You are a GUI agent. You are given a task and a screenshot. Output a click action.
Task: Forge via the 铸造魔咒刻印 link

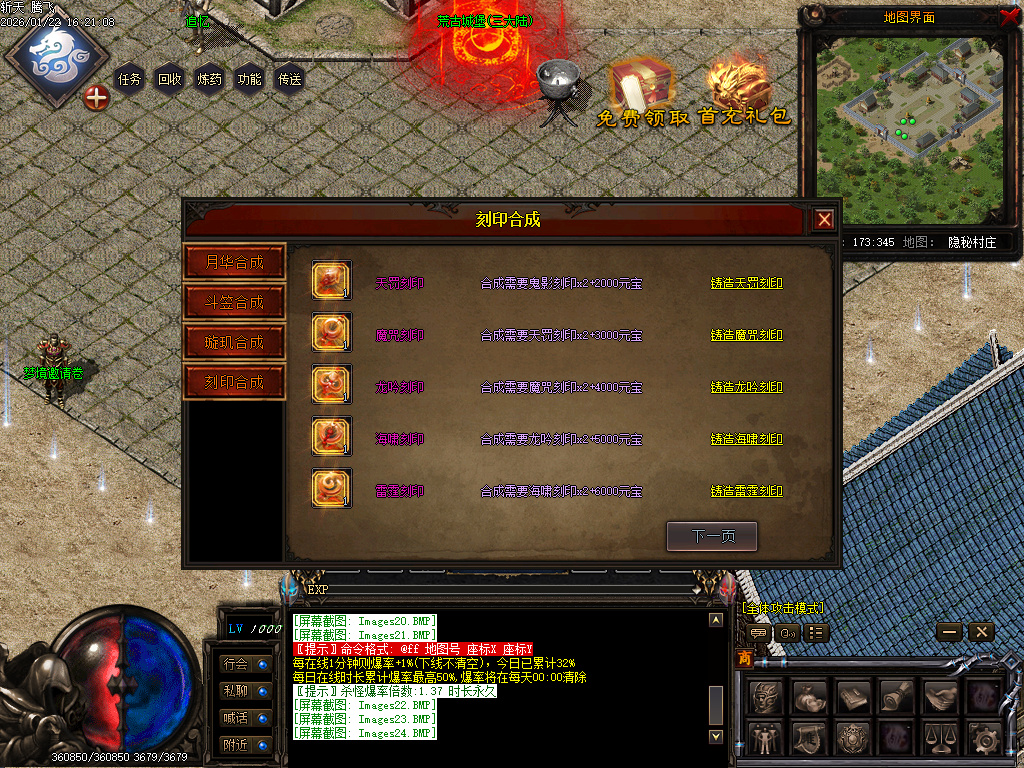pos(746,336)
